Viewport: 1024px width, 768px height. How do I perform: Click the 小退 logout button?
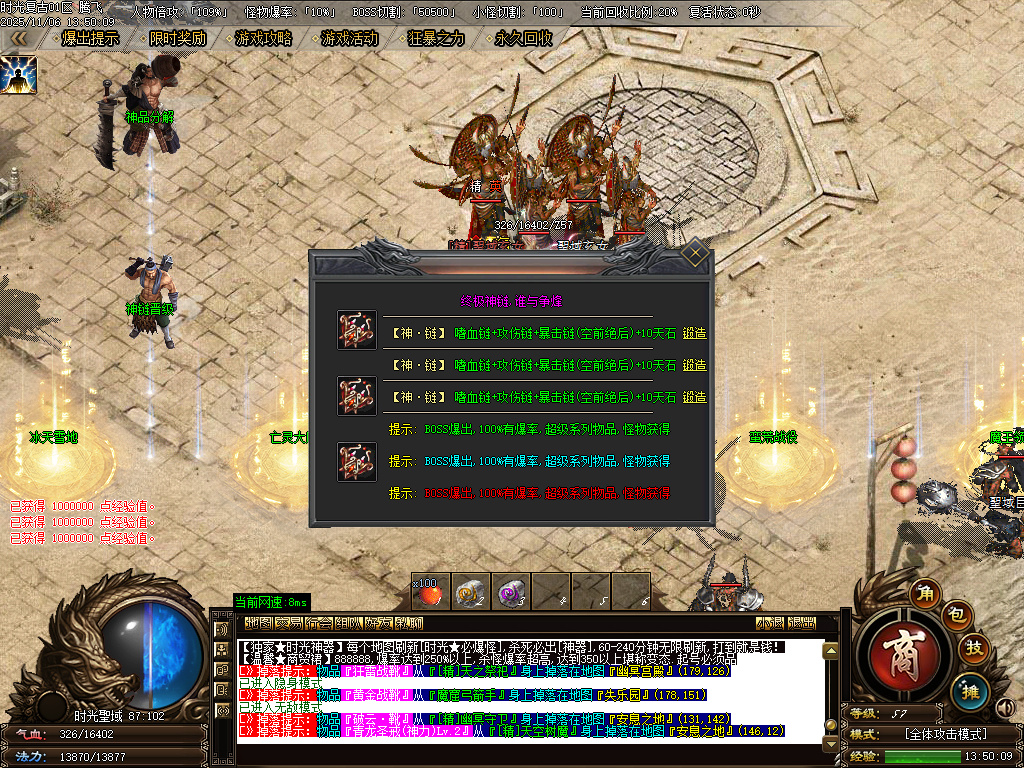tap(769, 623)
